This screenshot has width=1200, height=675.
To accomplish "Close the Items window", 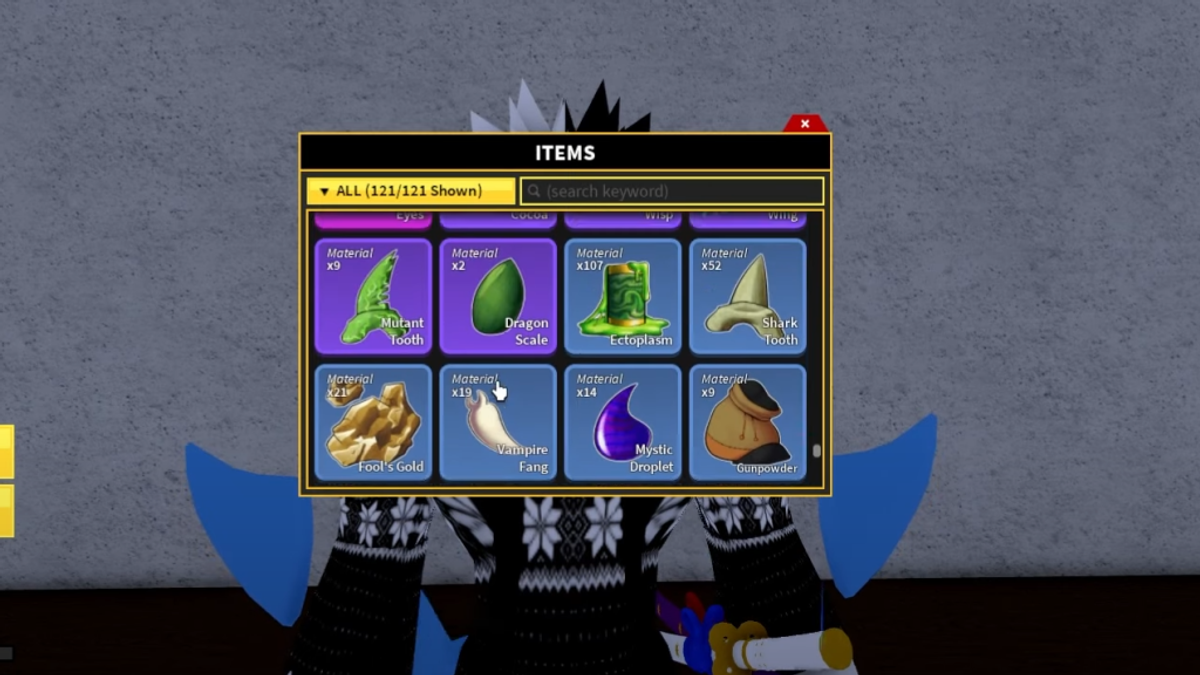I will pos(805,124).
